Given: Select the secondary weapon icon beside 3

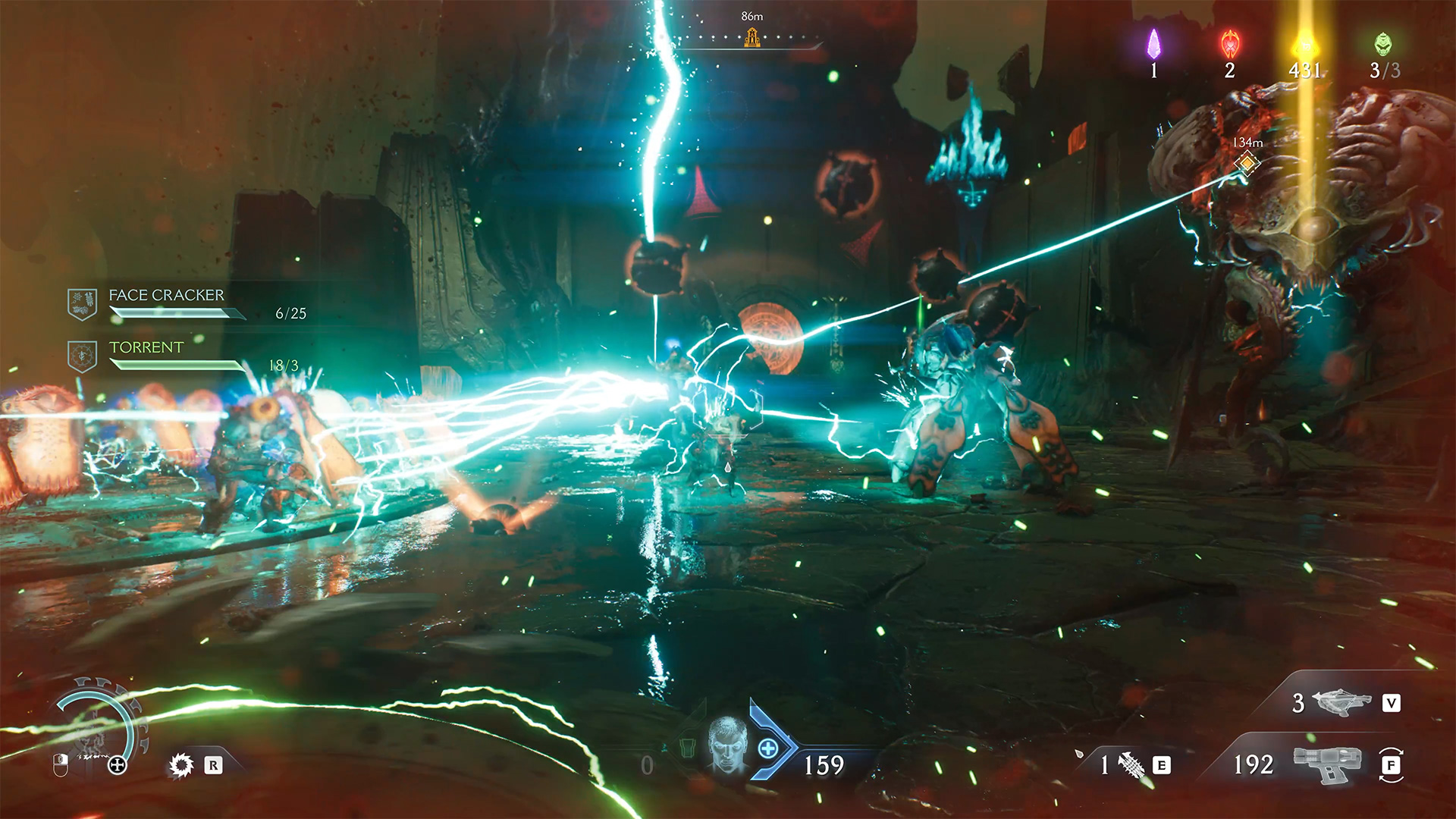Looking at the screenshot, I should (1341, 702).
